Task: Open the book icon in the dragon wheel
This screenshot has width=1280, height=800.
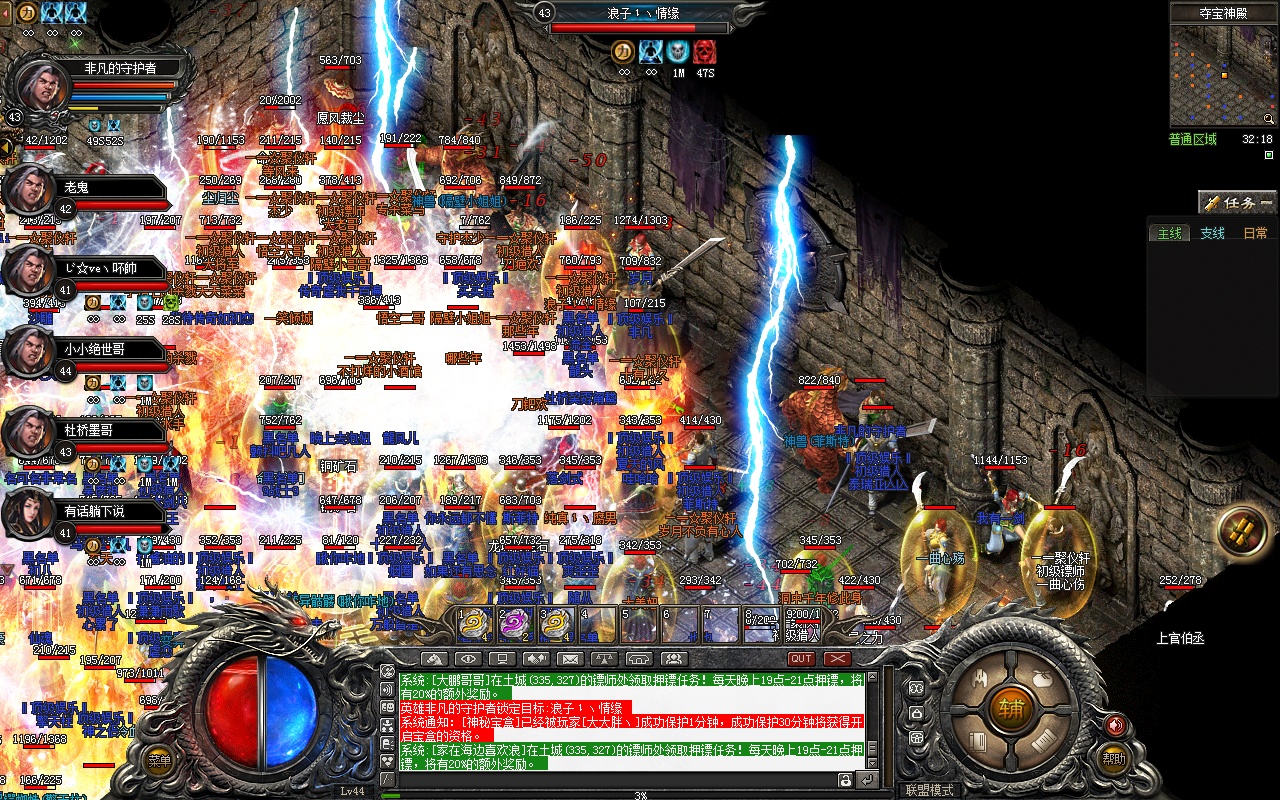Action: tap(979, 742)
